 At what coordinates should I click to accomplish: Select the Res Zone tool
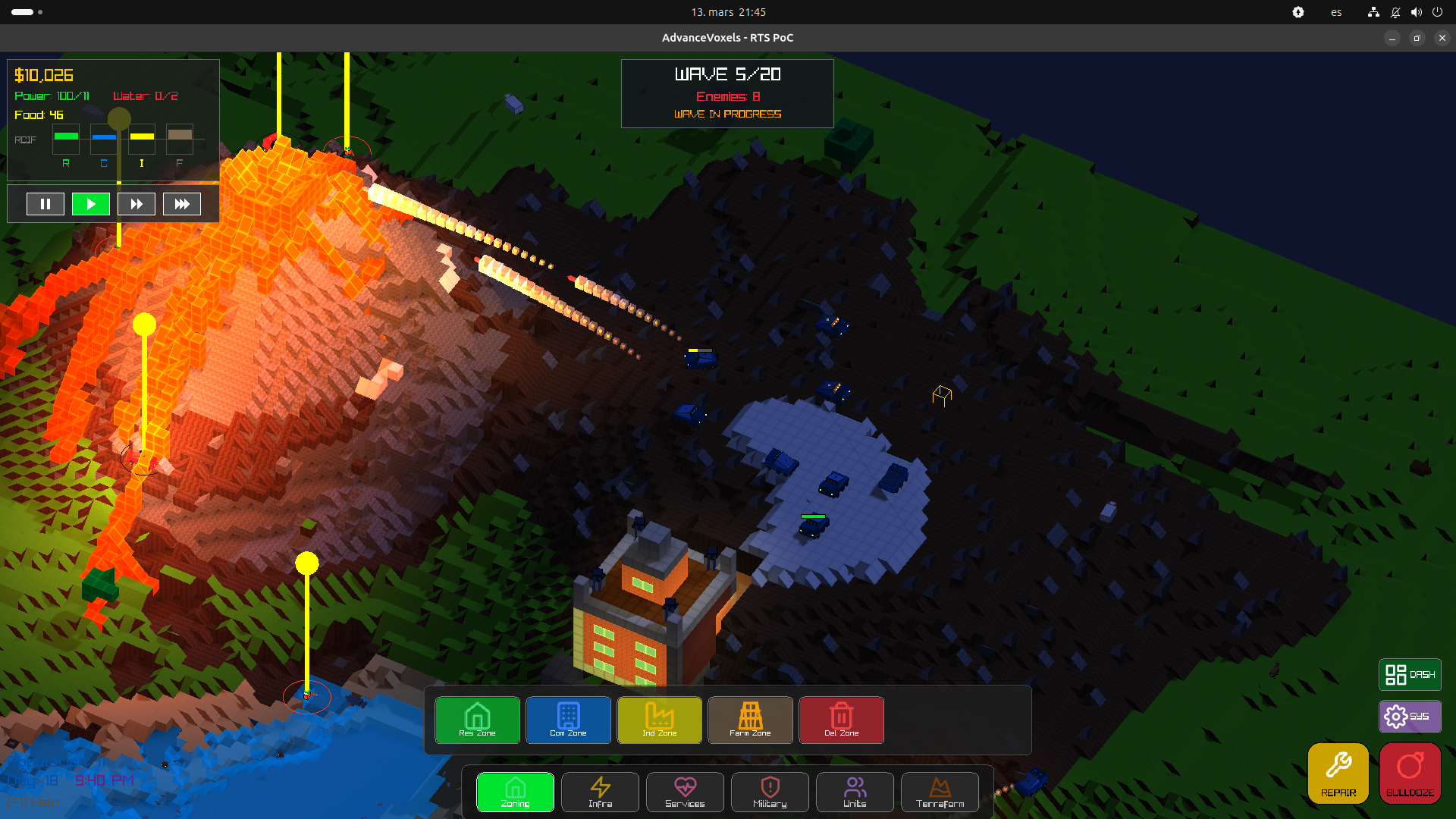click(478, 720)
